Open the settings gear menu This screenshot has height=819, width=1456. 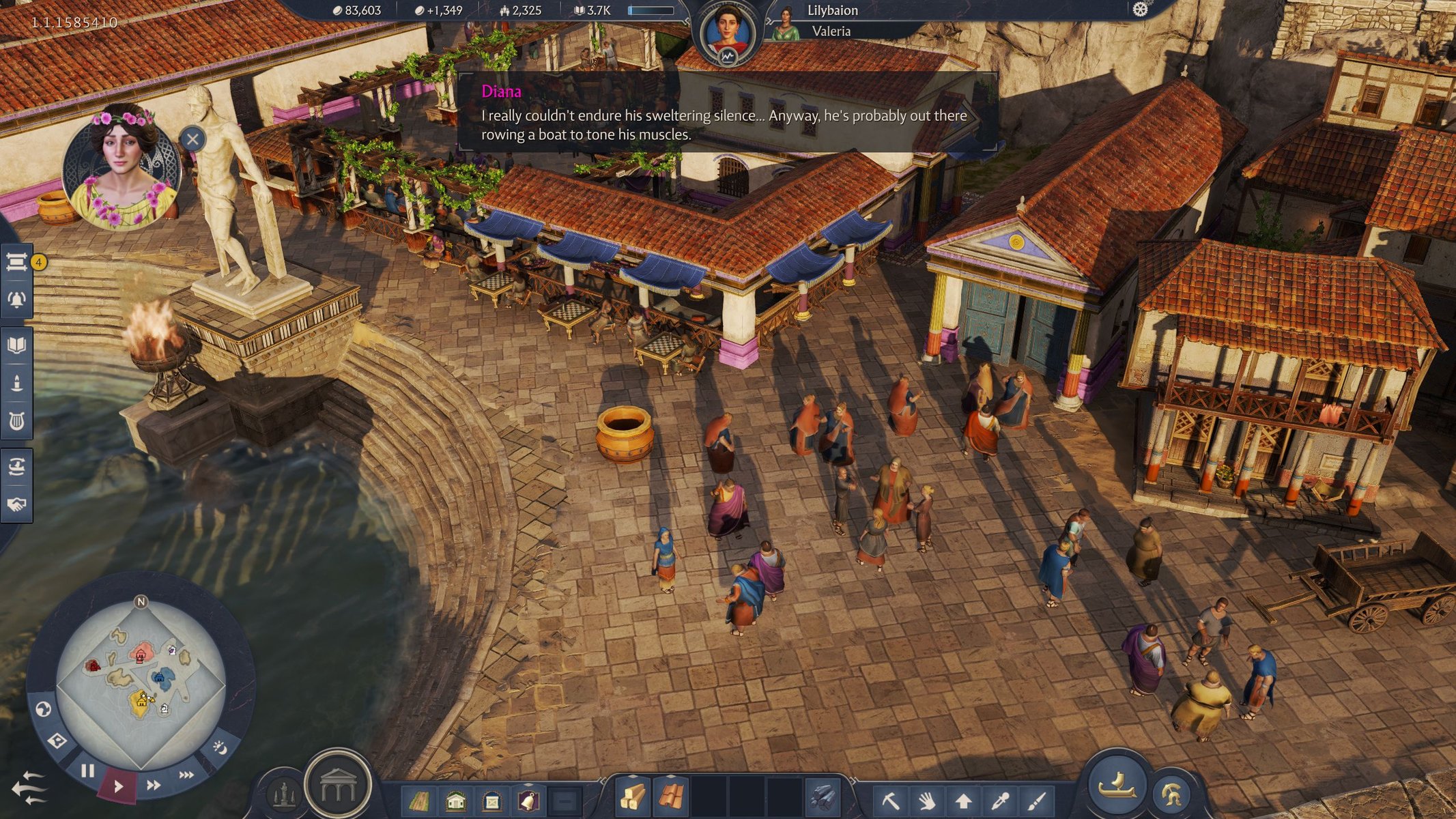(1140, 10)
